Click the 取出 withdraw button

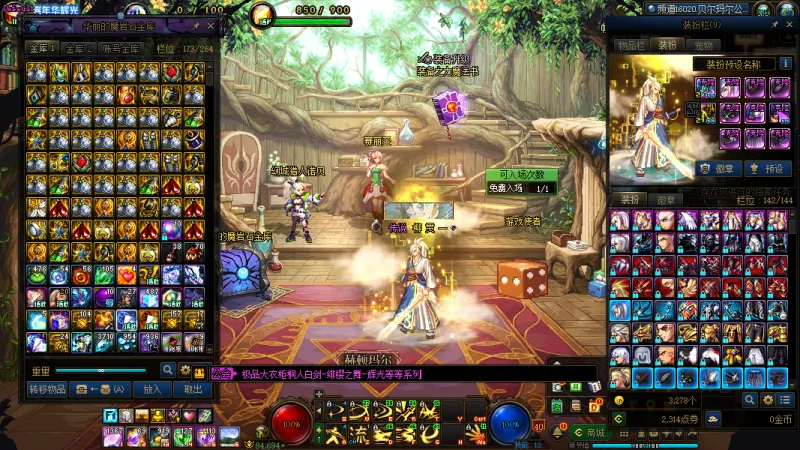pos(192,389)
